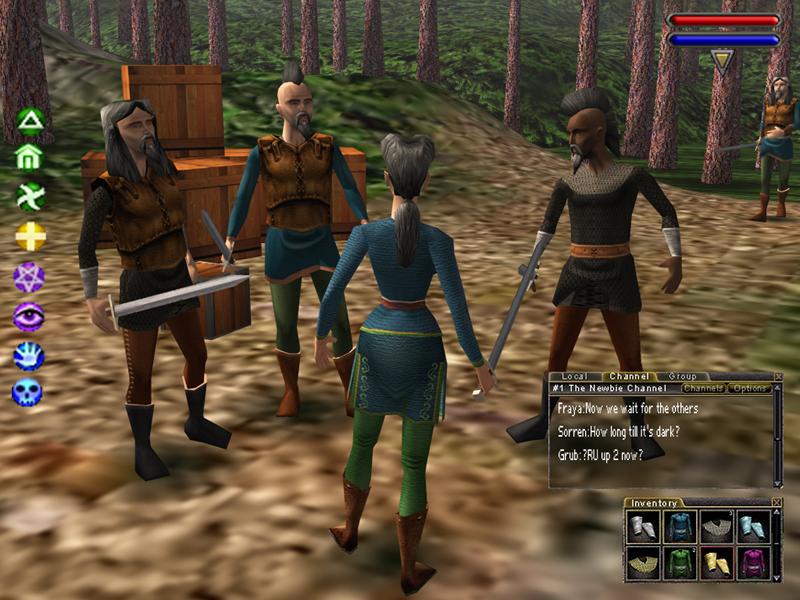This screenshot has height=600, width=800.
Task: Select the purple eye icon
Action: point(28,316)
